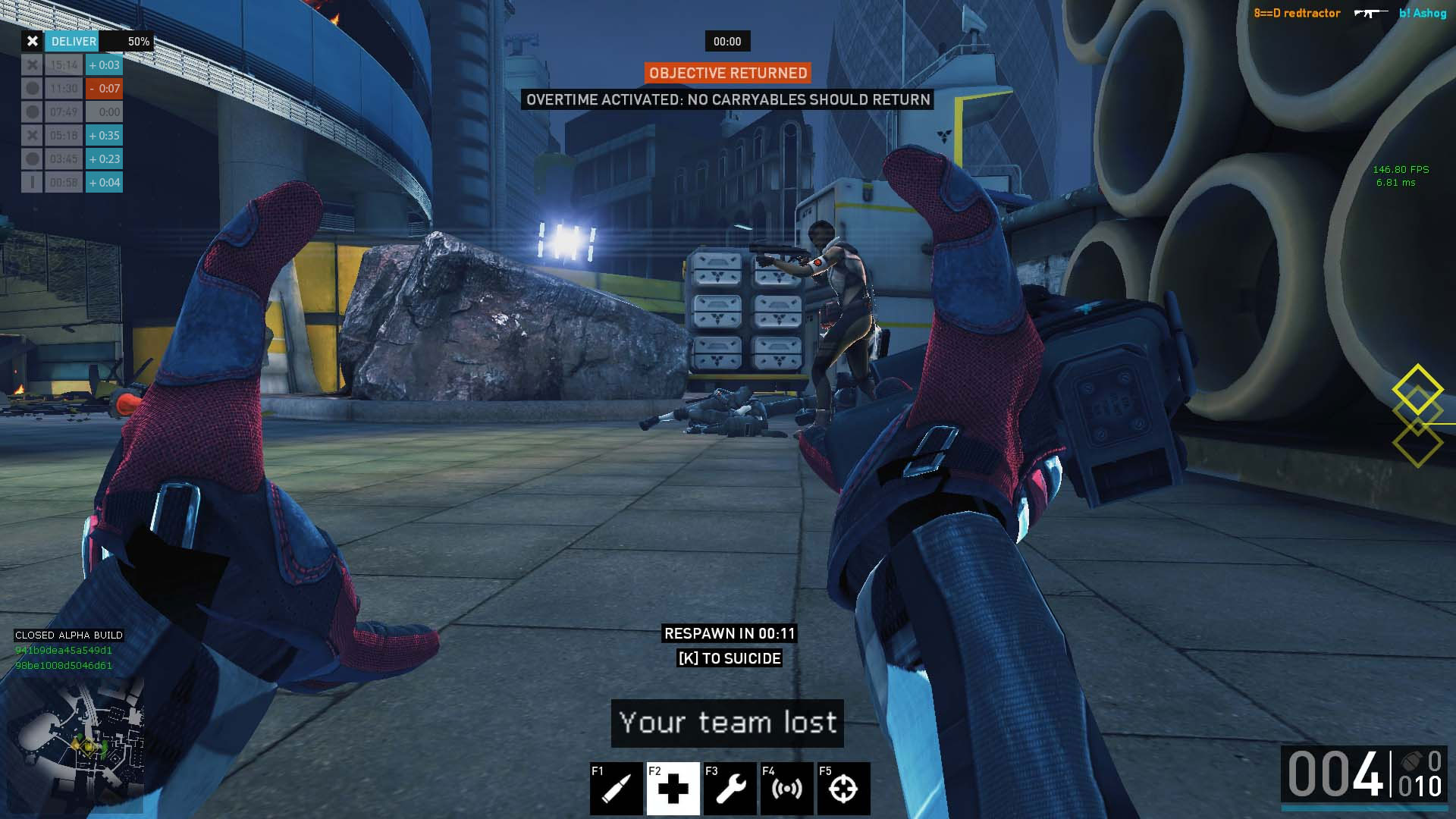The height and width of the screenshot is (819, 1456).
Task: Select the F1 bullet ammo class slot
Action: point(616,789)
